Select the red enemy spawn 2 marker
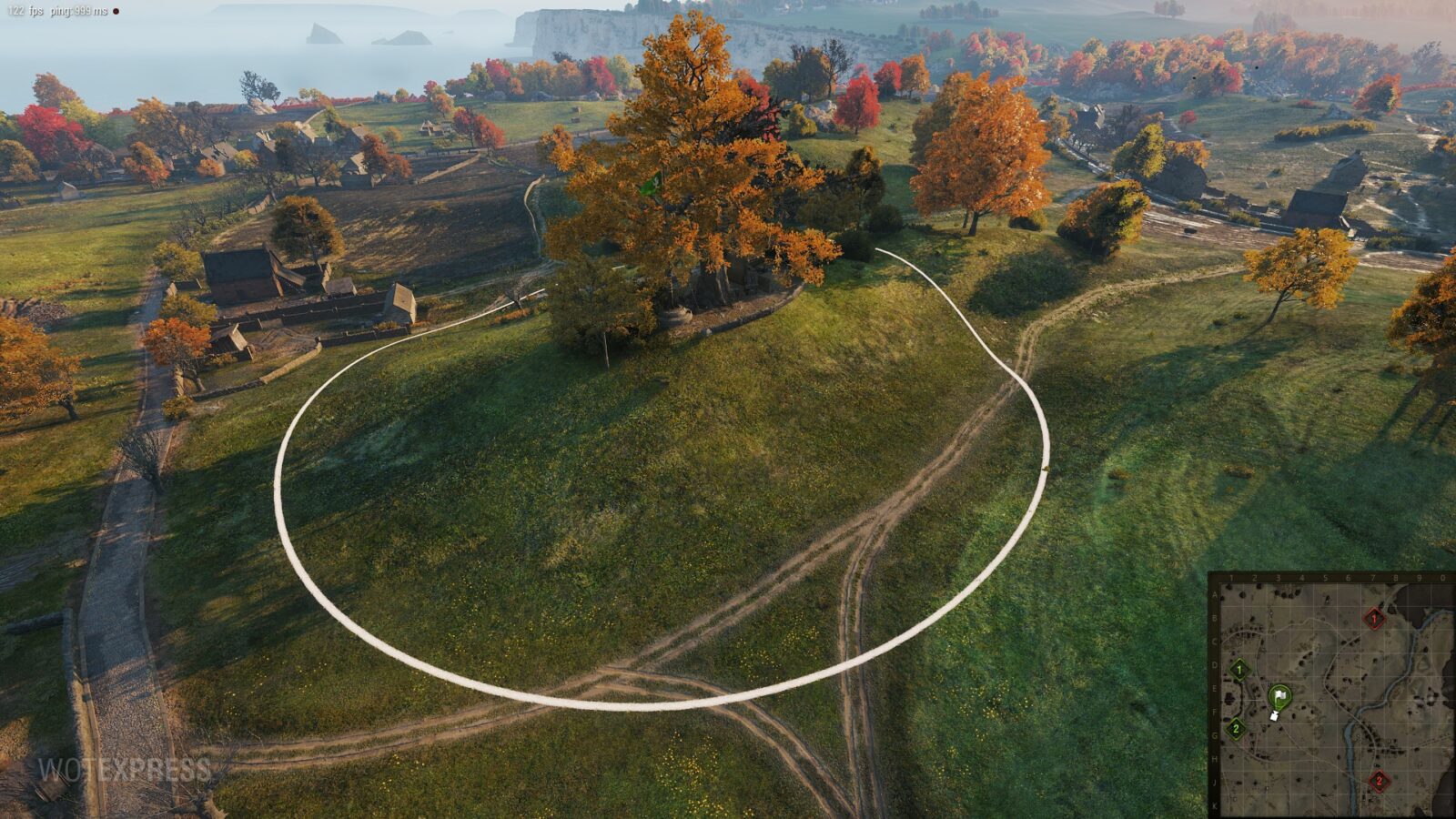 pyautogui.click(x=1379, y=781)
